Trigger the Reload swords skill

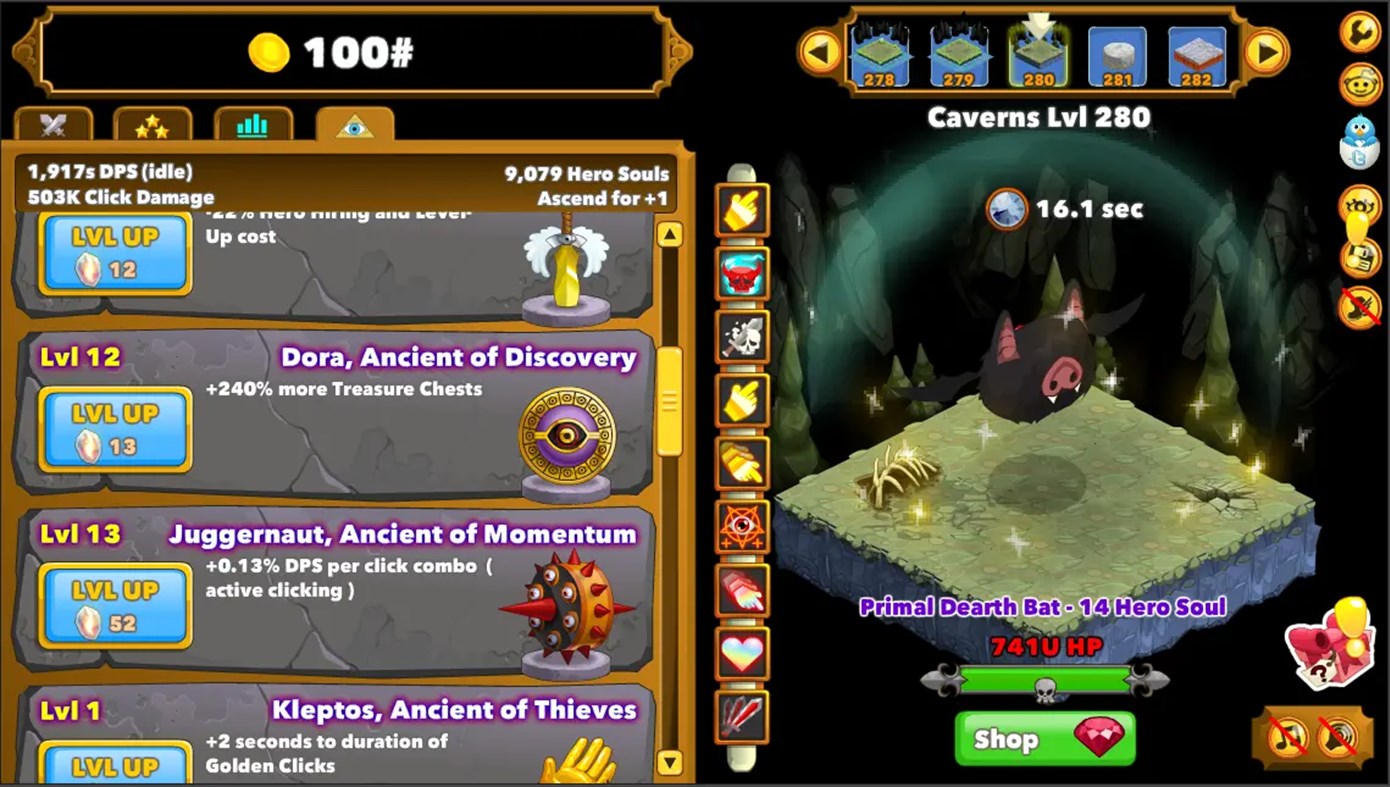[x=742, y=716]
